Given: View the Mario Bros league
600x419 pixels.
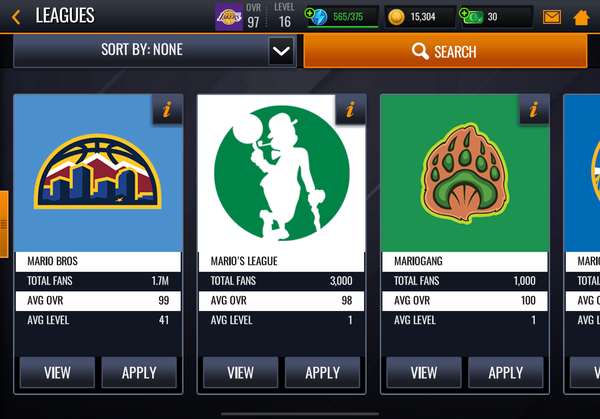Looking at the screenshot, I should coord(57,373).
